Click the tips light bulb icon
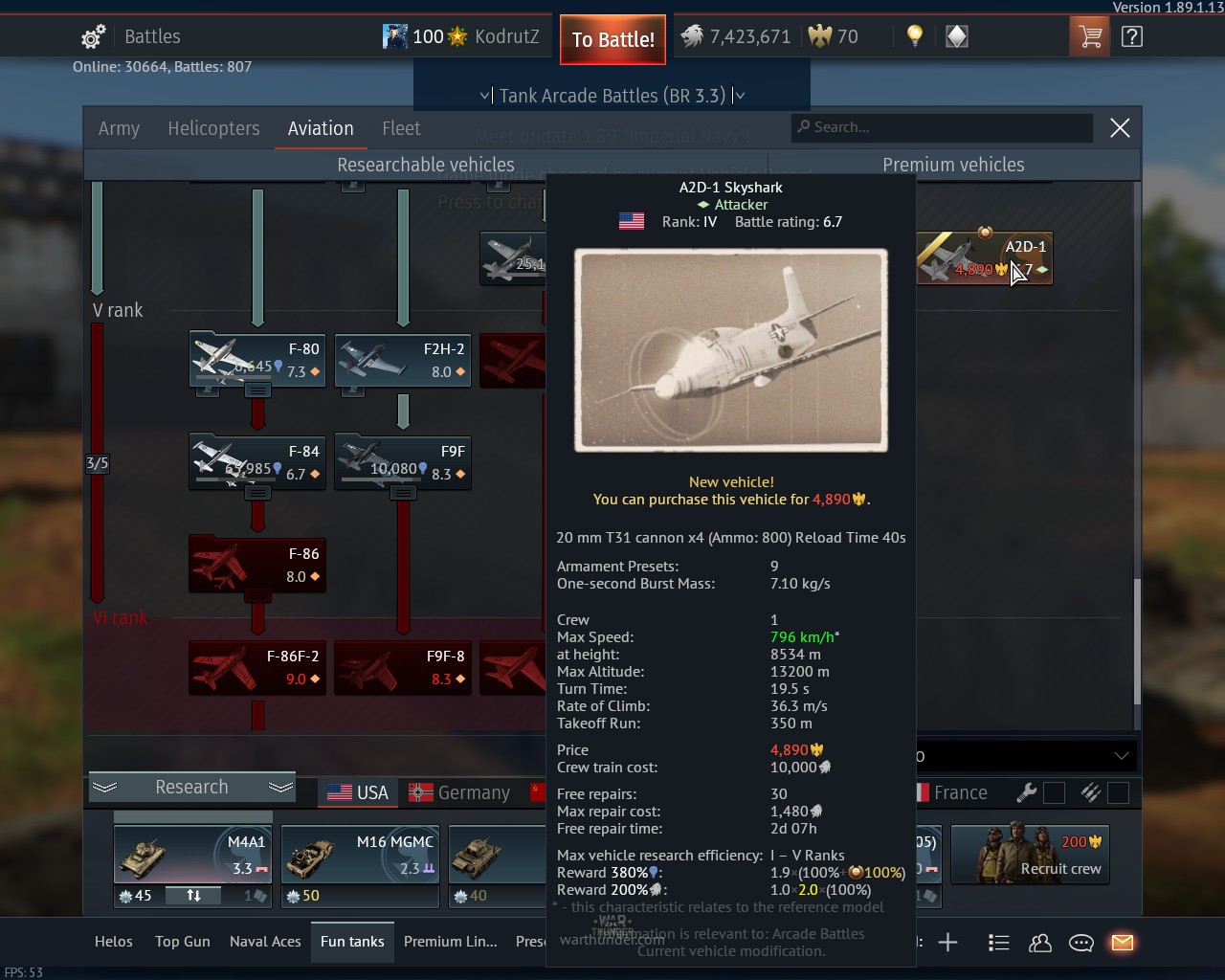The image size is (1225, 980). 913,35
